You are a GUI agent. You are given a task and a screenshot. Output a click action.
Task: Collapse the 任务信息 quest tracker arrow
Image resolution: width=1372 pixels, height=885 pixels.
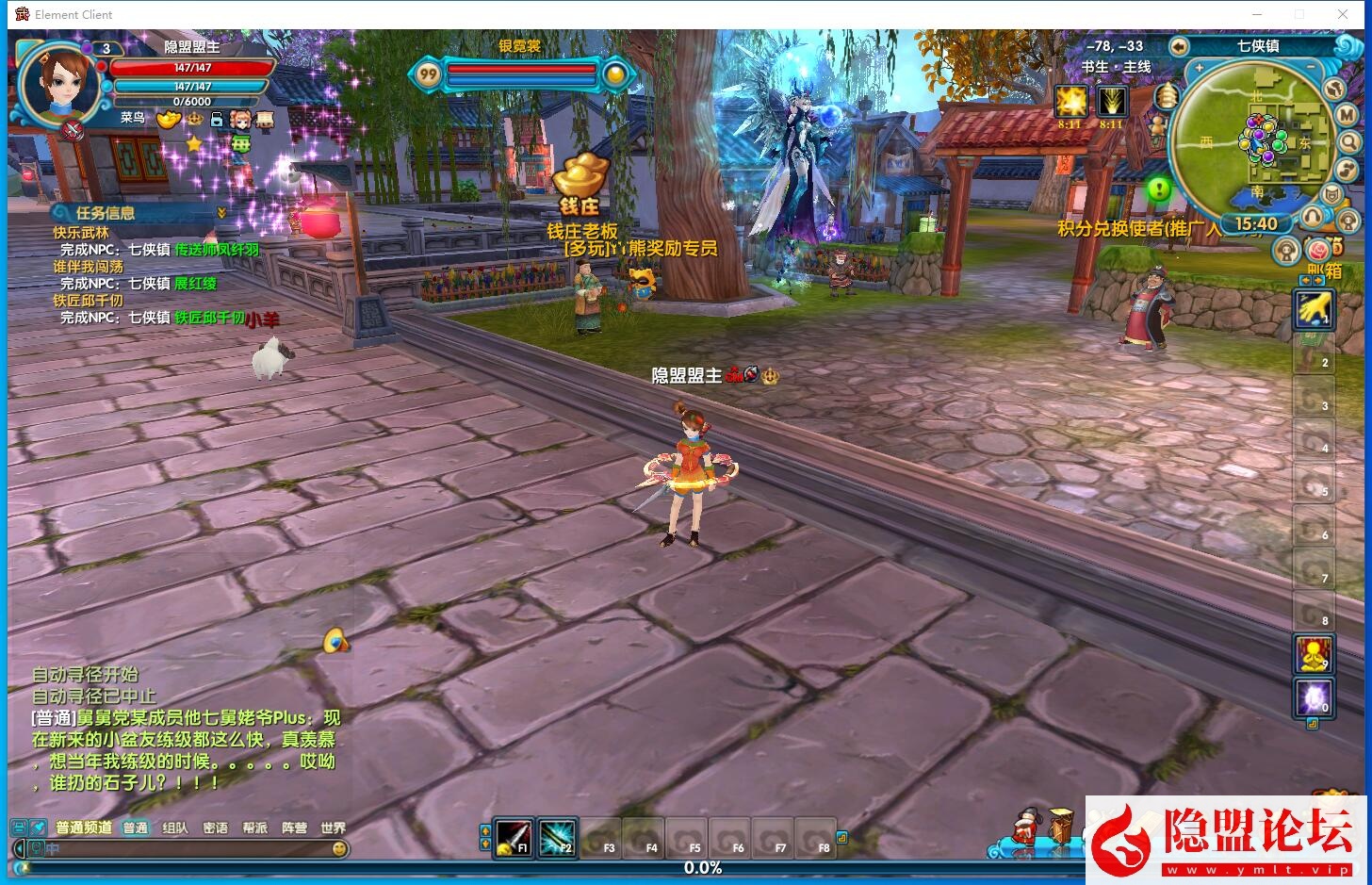click(x=221, y=213)
